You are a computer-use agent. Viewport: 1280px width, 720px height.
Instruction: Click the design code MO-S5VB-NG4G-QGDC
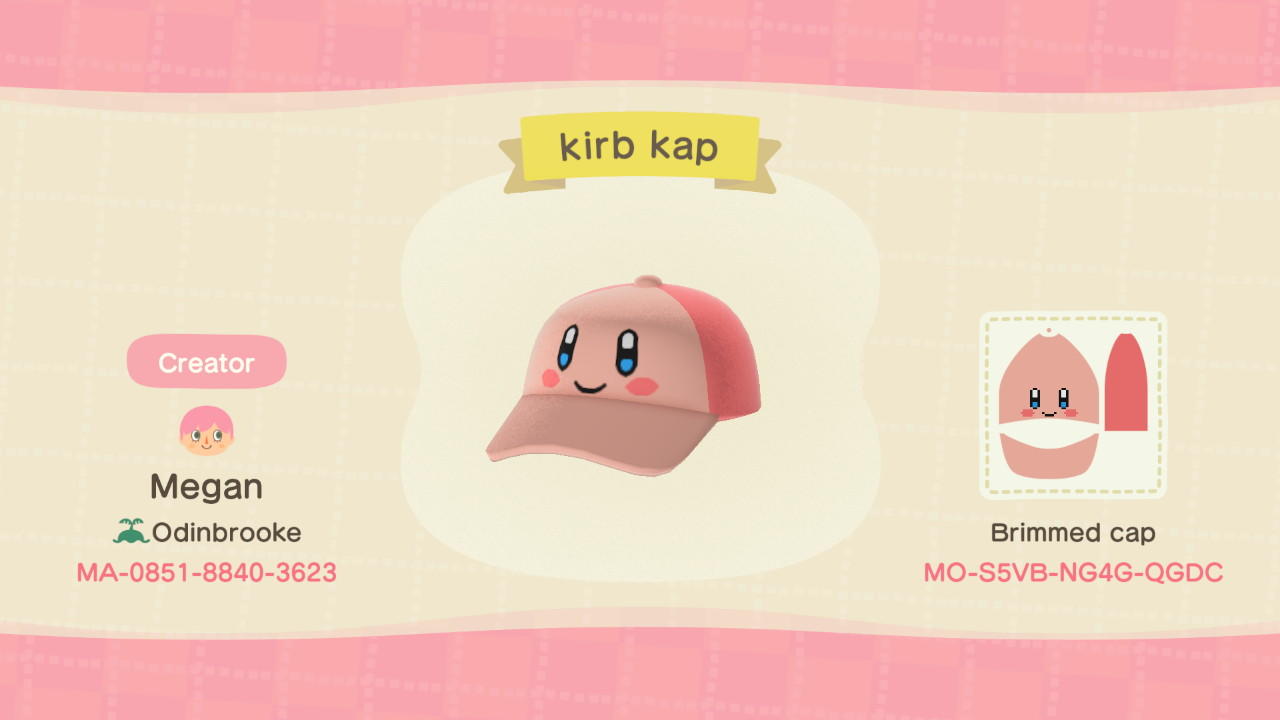click(x=1072, y=573)
